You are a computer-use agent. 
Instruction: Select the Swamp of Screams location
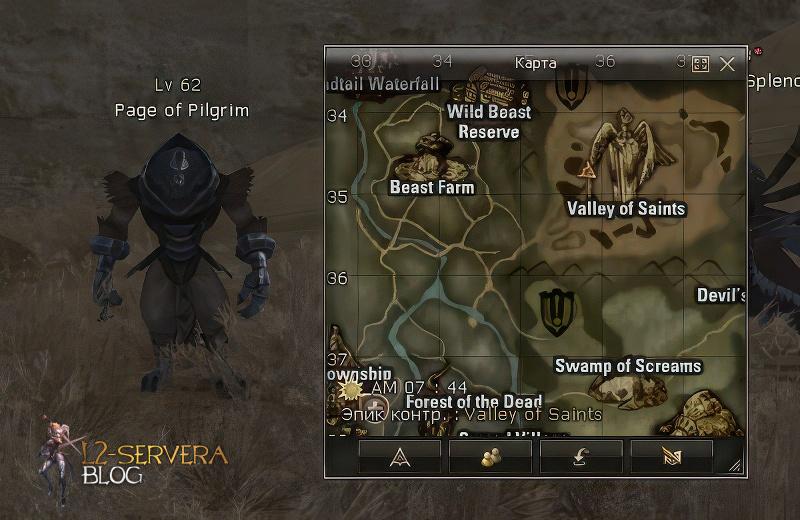628,366
